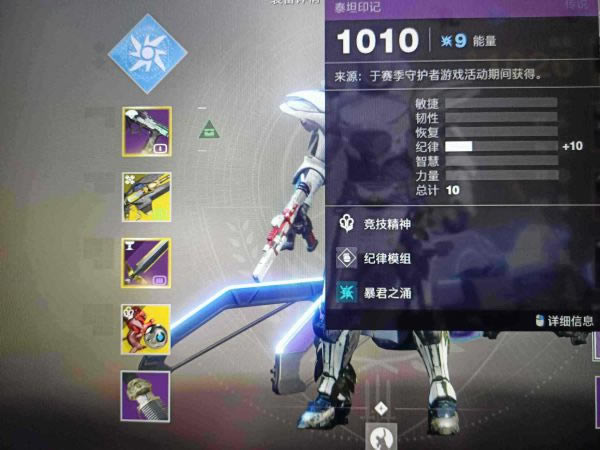The height and width of the screenshot is (450, 600).
Task: Select the kinetic rifle weapon slot
Action: tap(146, 132)
